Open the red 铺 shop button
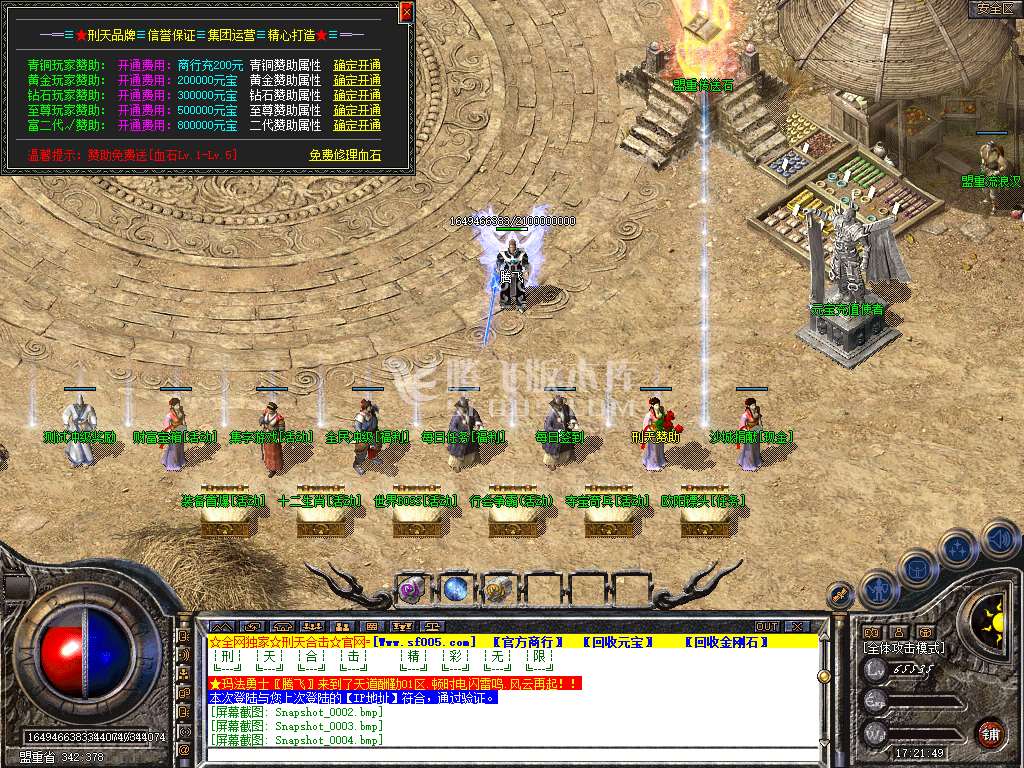Viewport: 1024px width, 768px height. coord(990,732)
